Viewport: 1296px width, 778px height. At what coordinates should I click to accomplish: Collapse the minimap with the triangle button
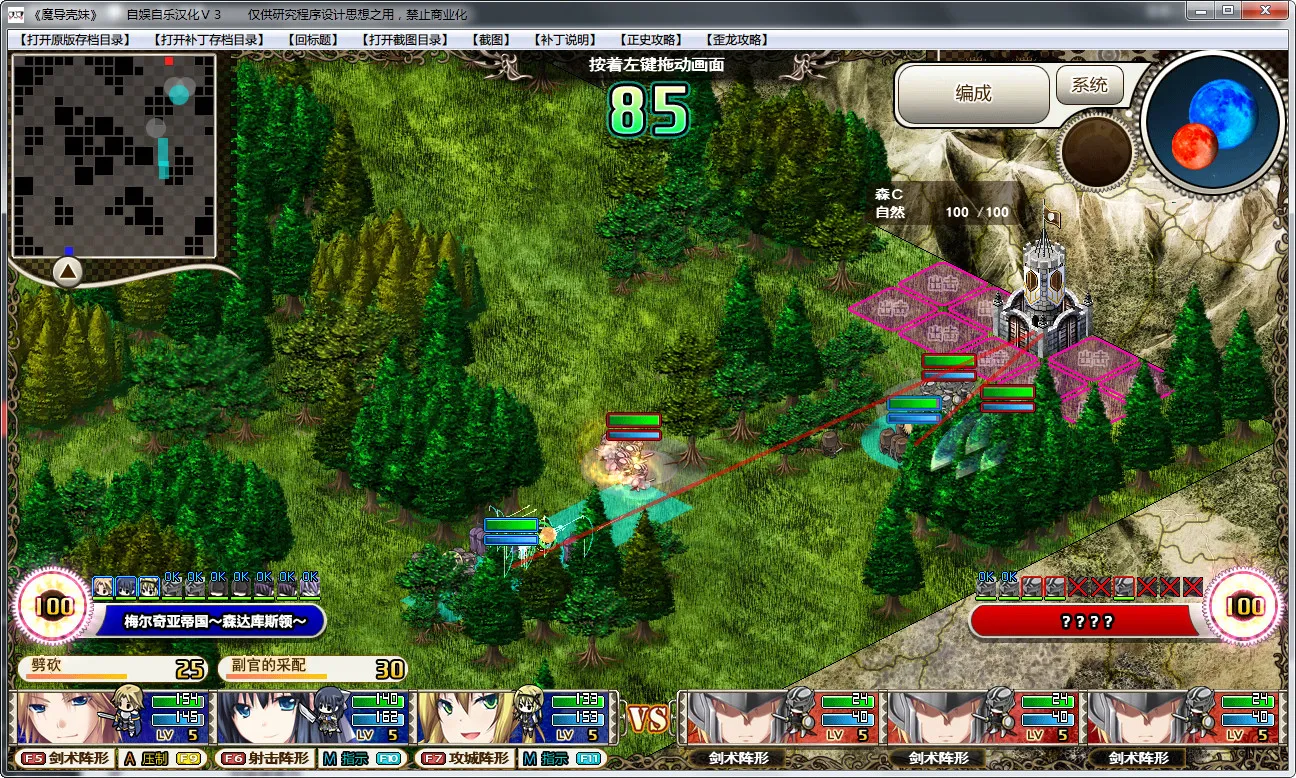point(67,271)
